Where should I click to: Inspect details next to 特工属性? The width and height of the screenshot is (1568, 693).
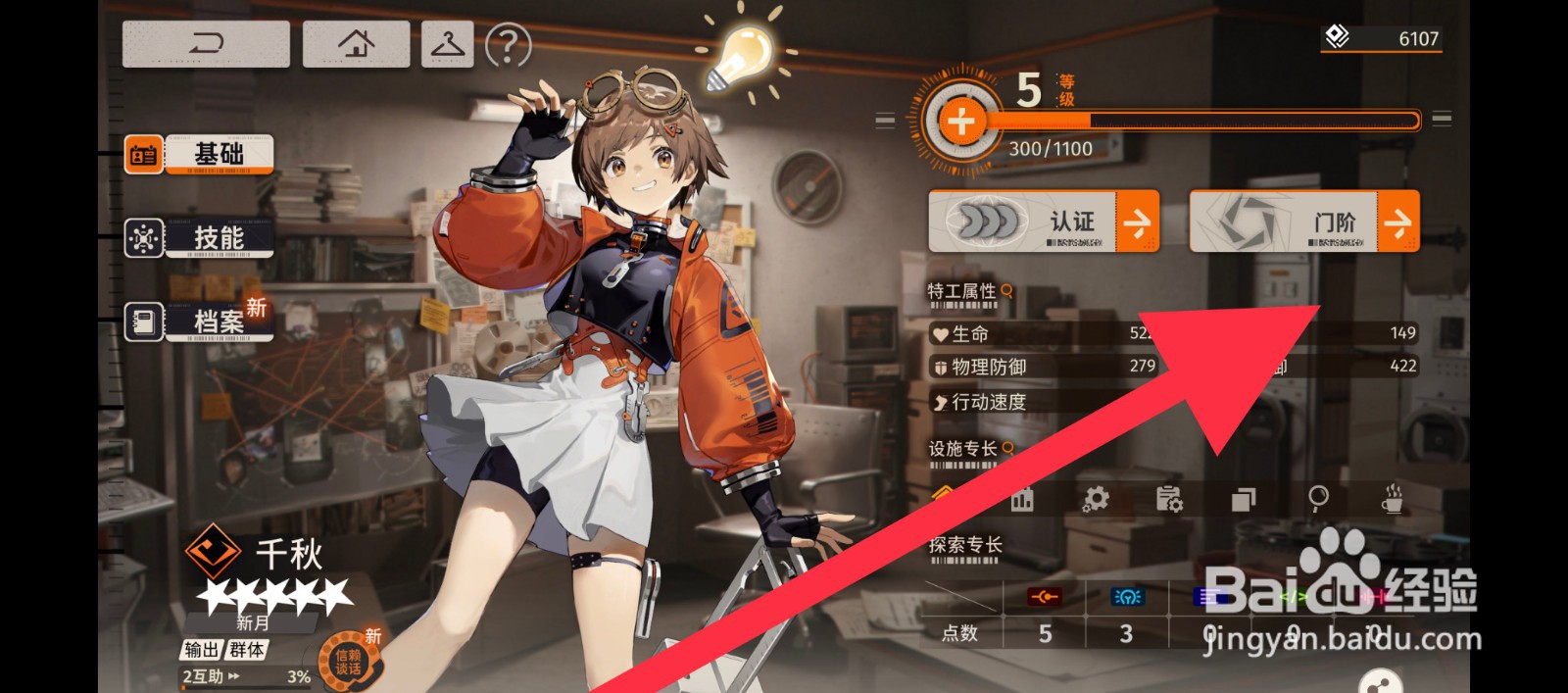[1006, 291]
